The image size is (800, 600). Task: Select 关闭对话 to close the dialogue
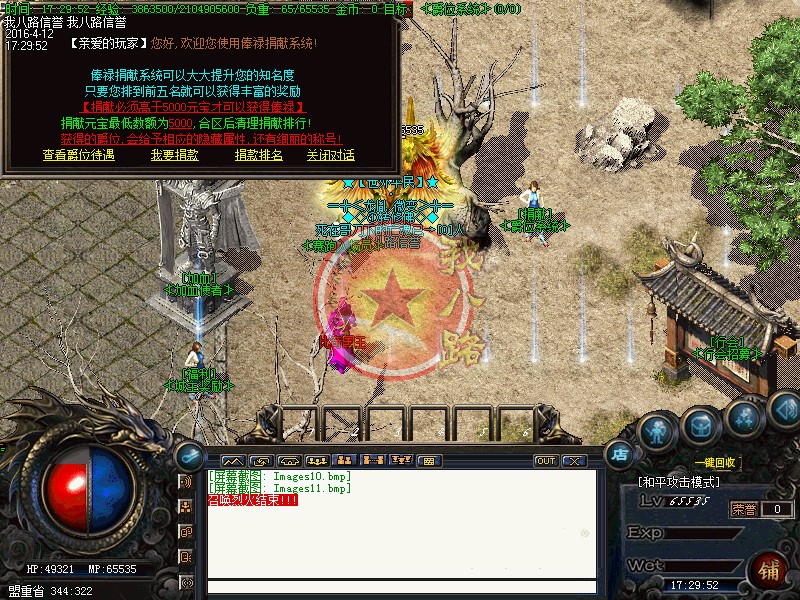tap(331, 155)
